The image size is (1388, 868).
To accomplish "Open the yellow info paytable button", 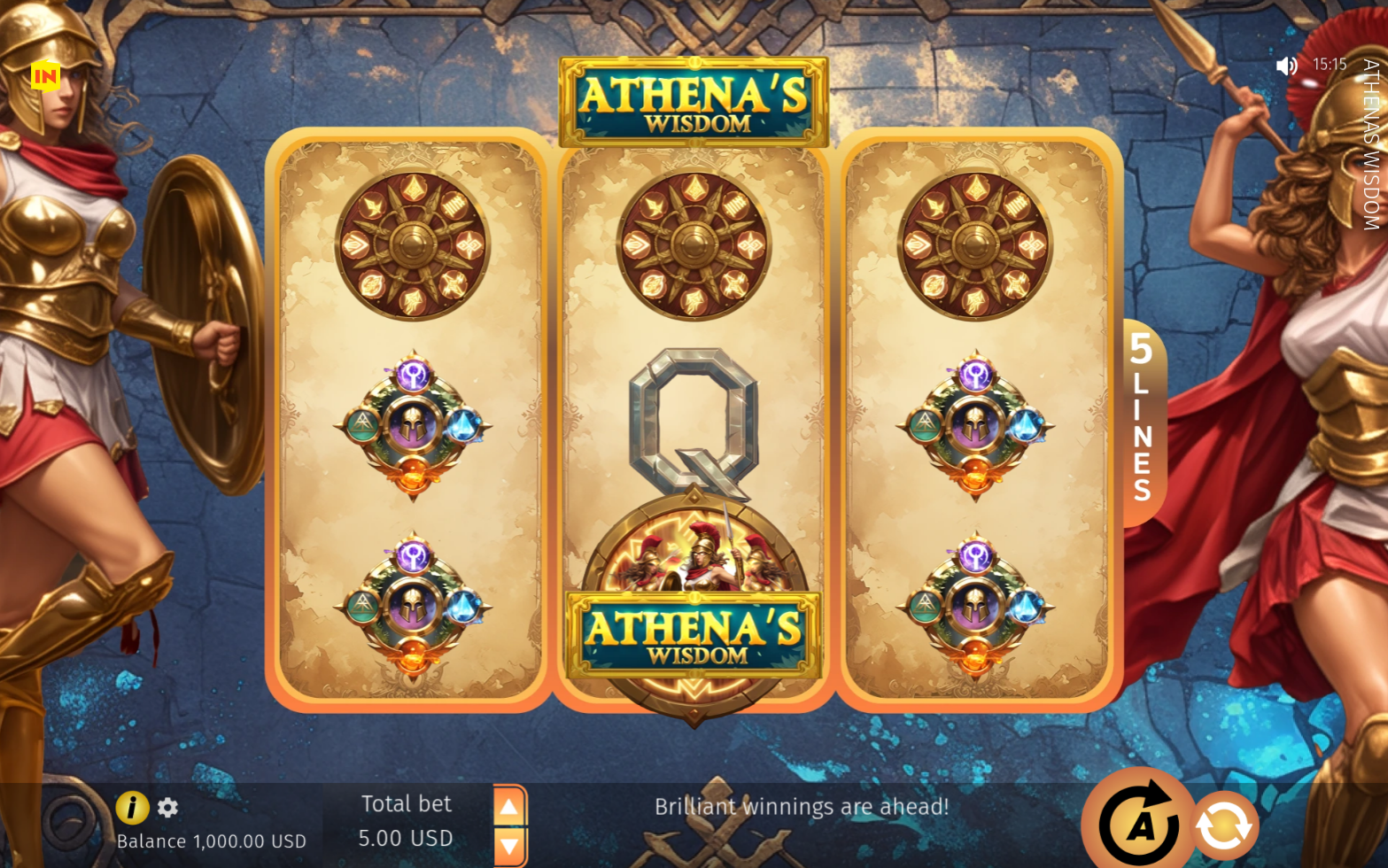I will click(132, 807).
